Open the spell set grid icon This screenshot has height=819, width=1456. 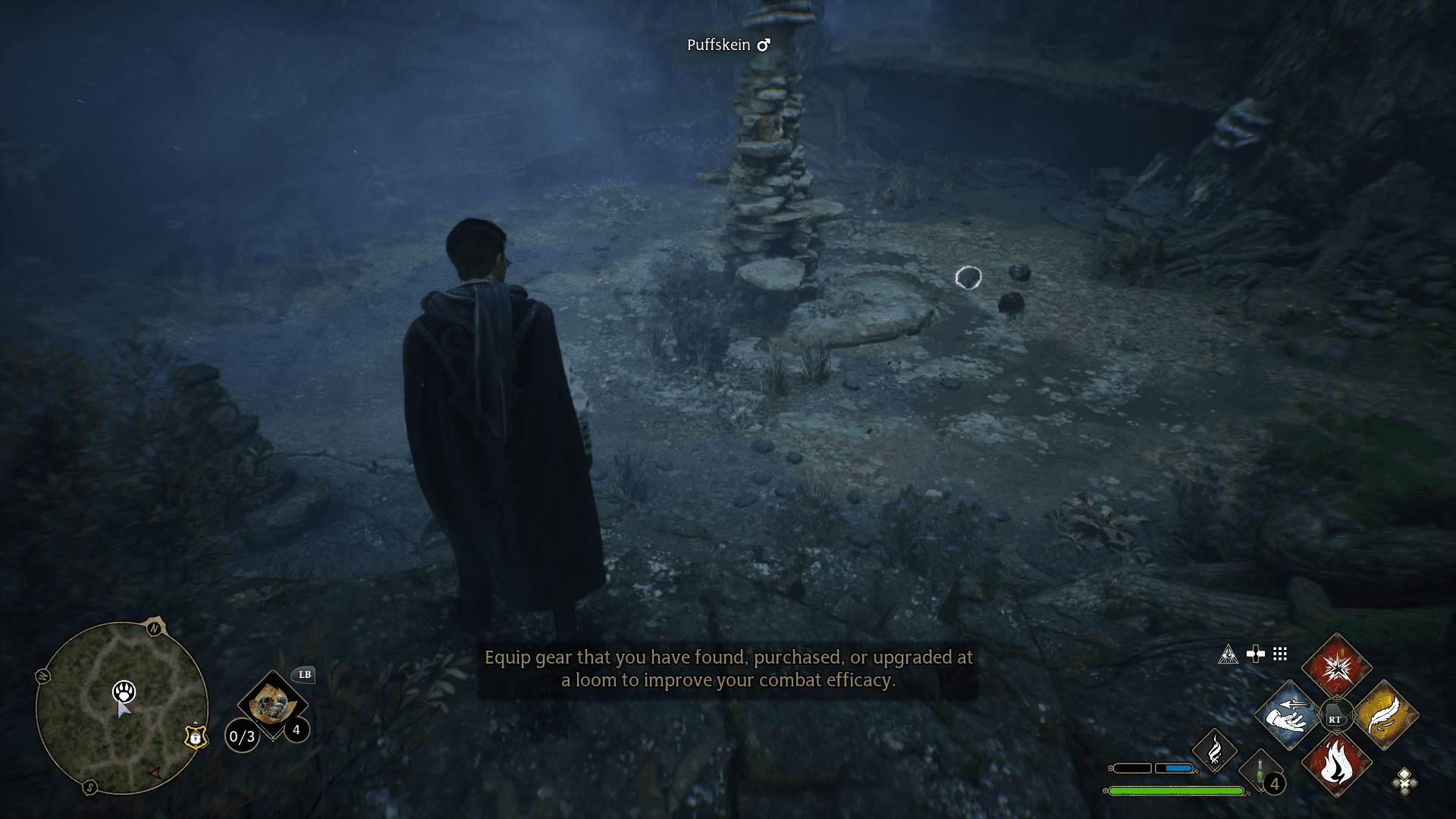point(1281,654)
